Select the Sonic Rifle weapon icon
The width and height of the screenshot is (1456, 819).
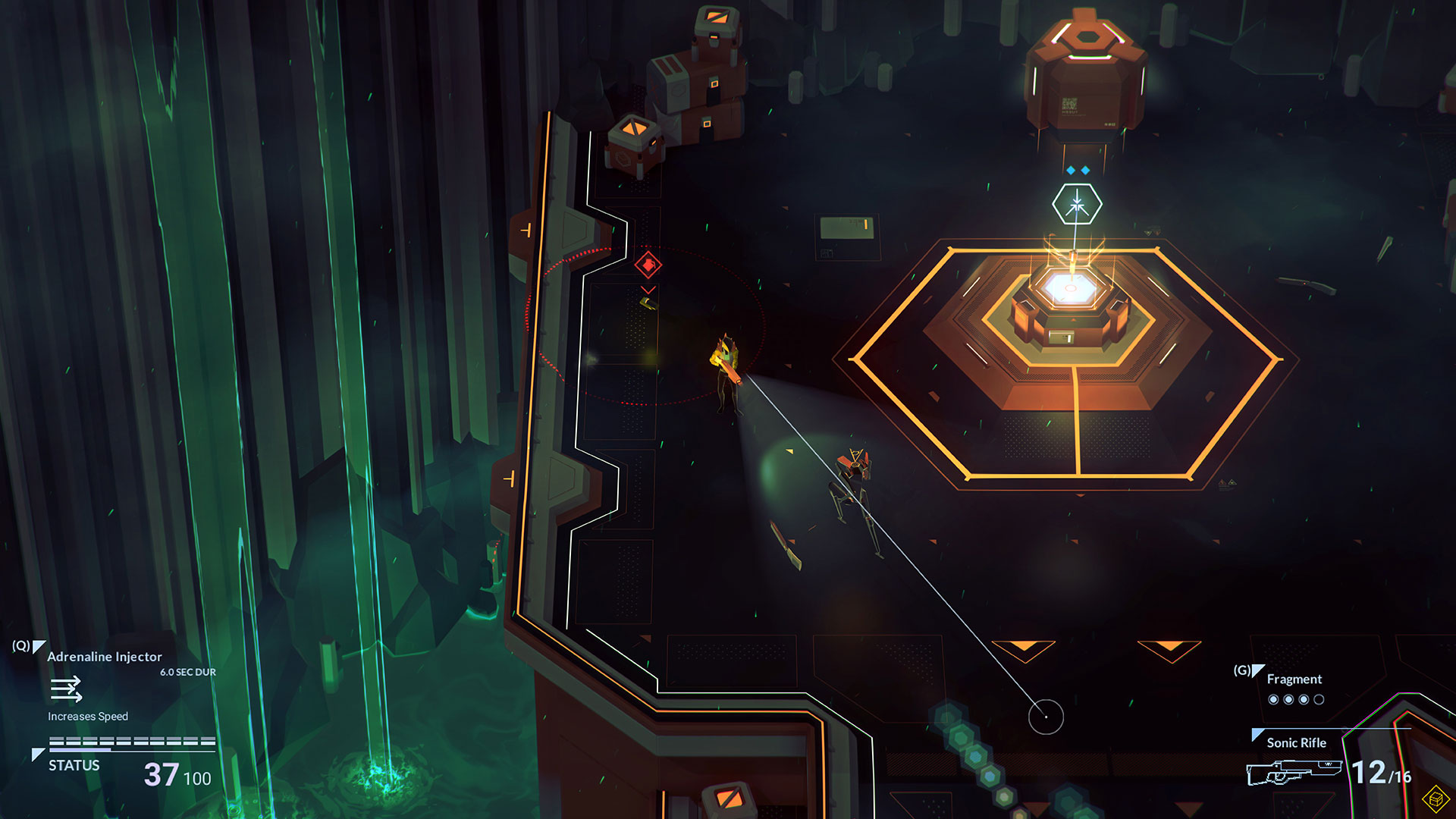point(1295,772)
